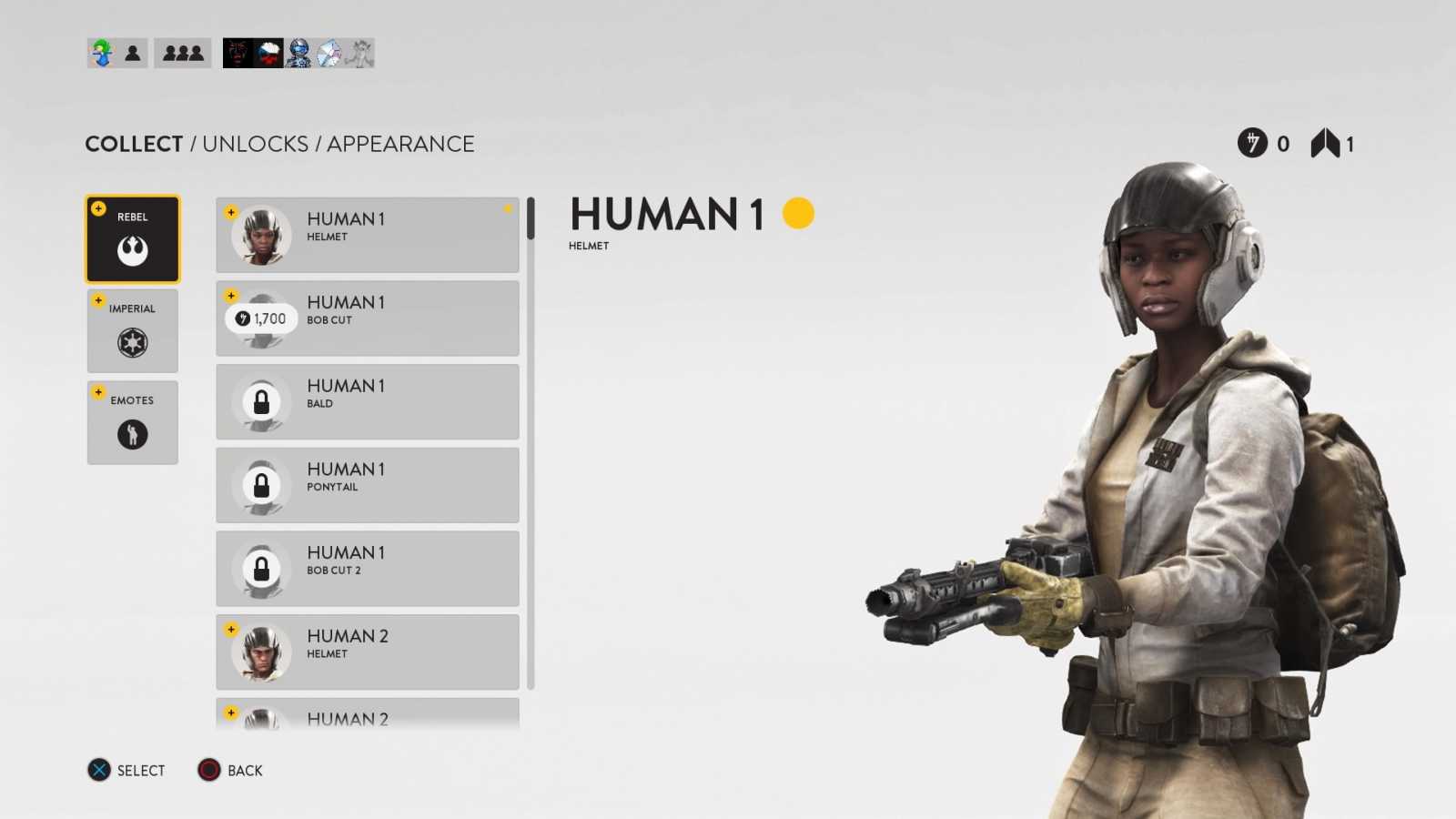Select the HUMAN 2 Helmet appearance

(367, 651)
